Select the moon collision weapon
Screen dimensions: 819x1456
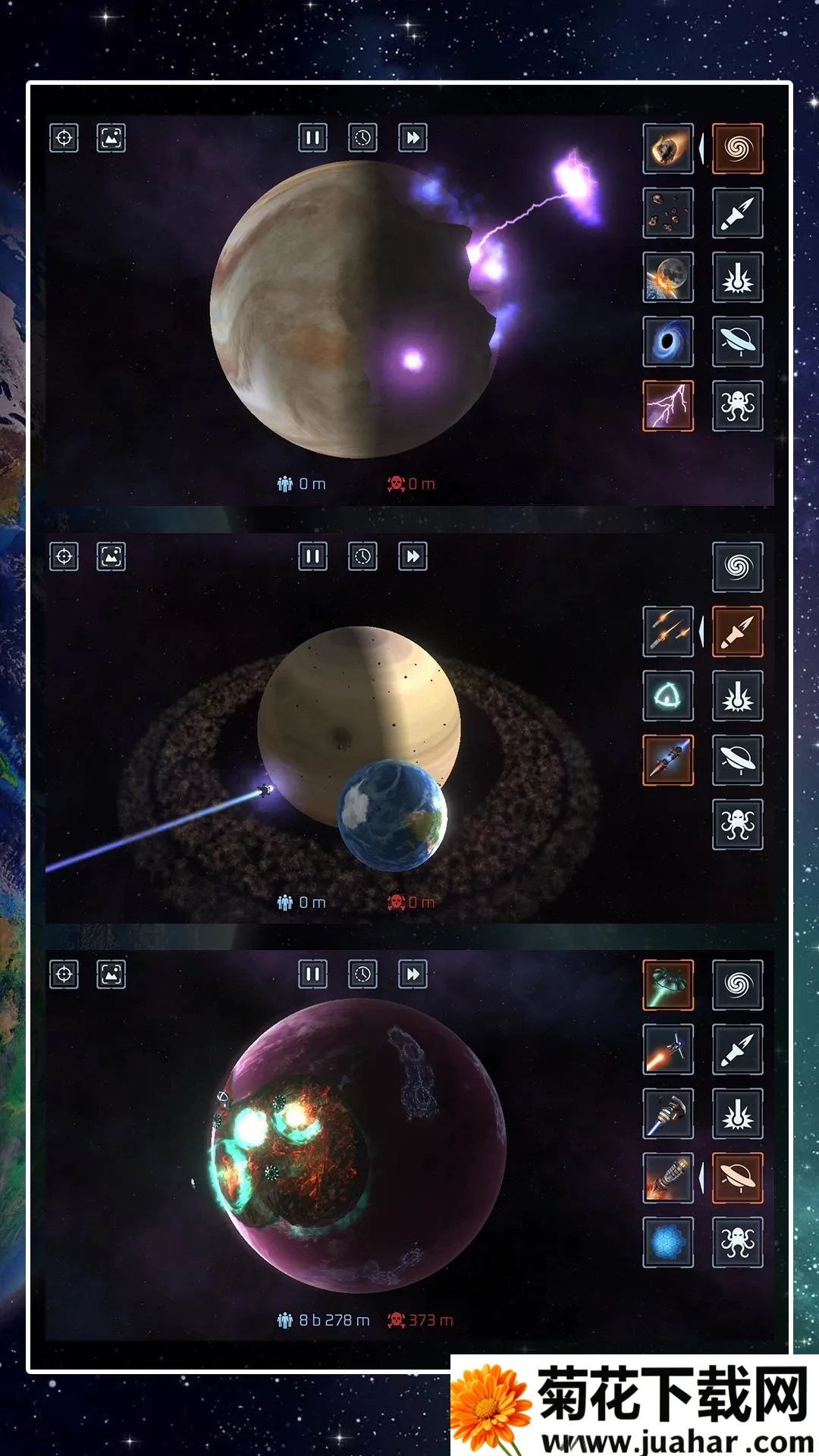[x=668, y=278]
